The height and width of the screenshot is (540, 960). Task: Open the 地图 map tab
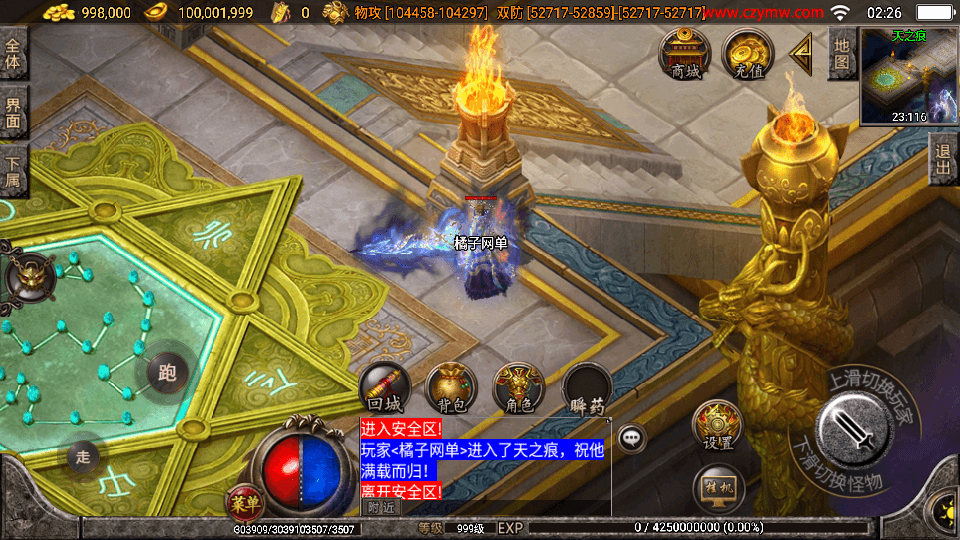pos(842,54)
